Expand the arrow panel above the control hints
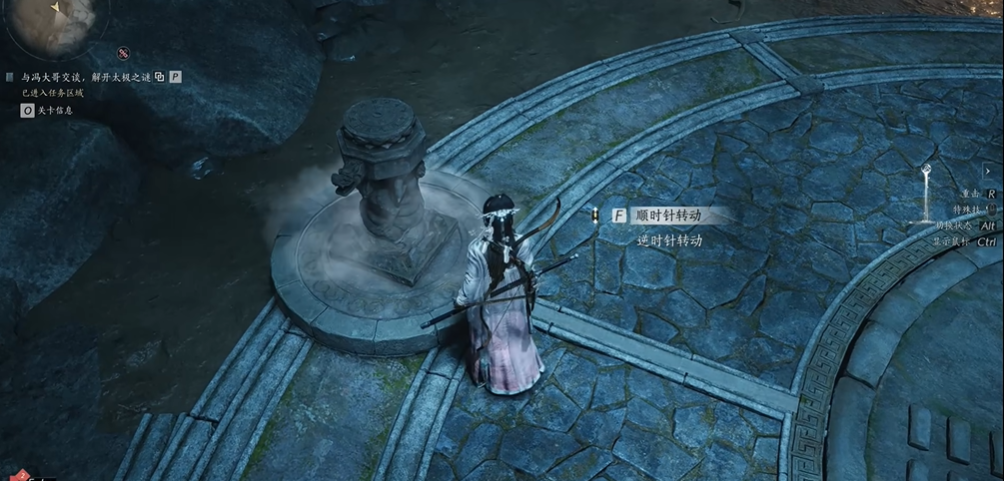This screenshot has height=481, width=1004. pos(990,171)
